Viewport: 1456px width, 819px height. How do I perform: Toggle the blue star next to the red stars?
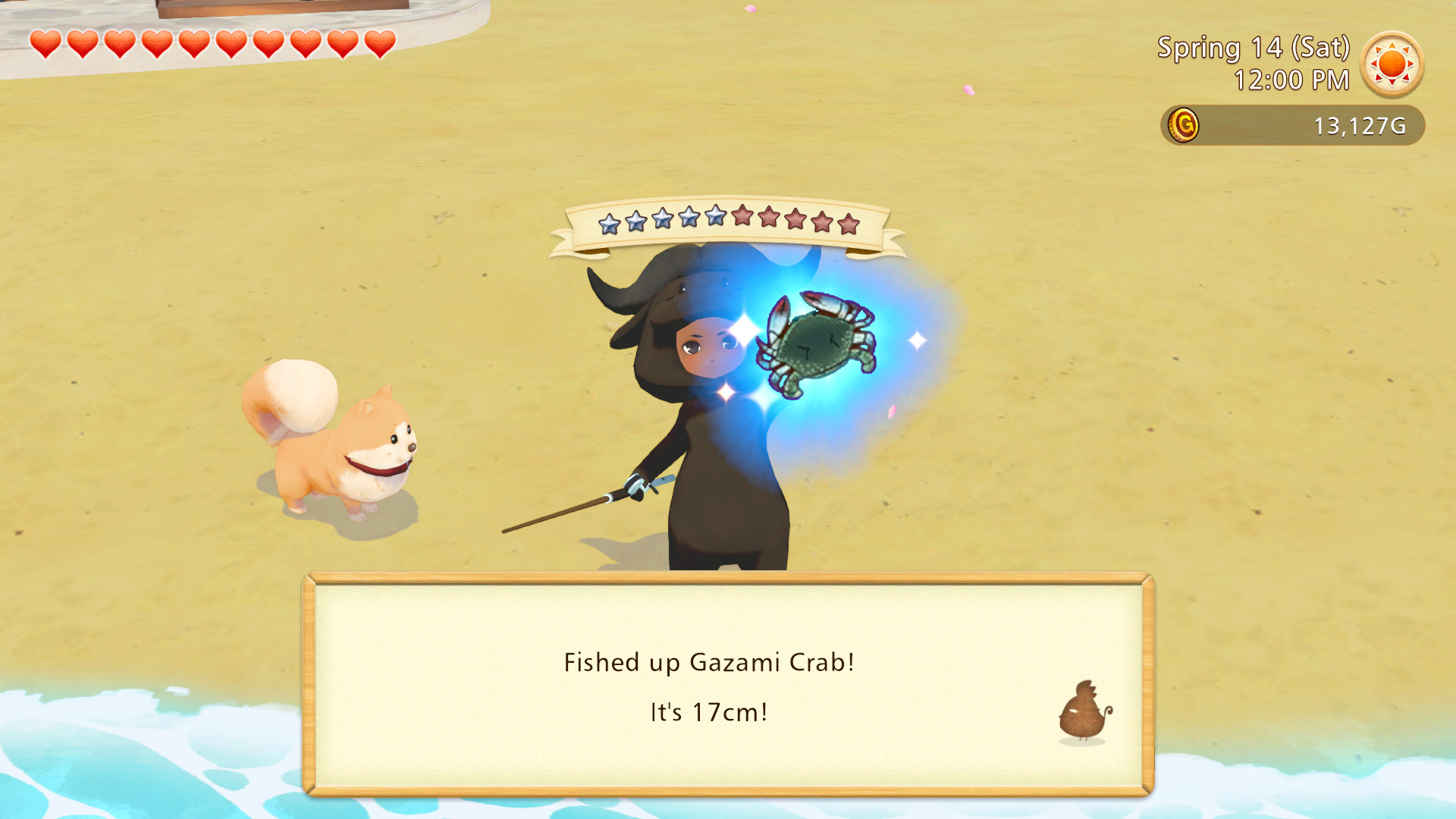tap(714, 220)
